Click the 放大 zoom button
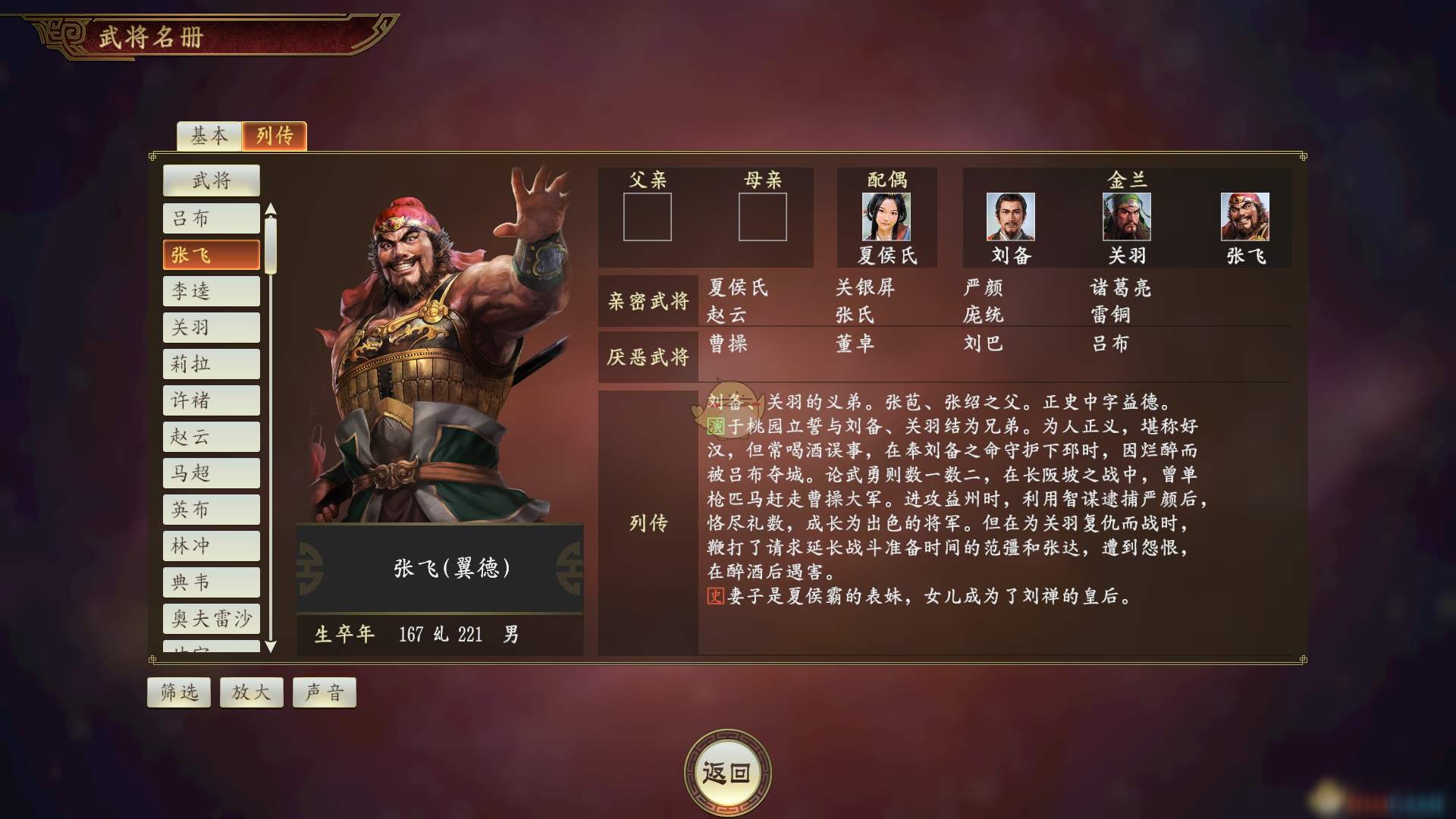Screen dimensions: 1456x819 coord(251,692)
